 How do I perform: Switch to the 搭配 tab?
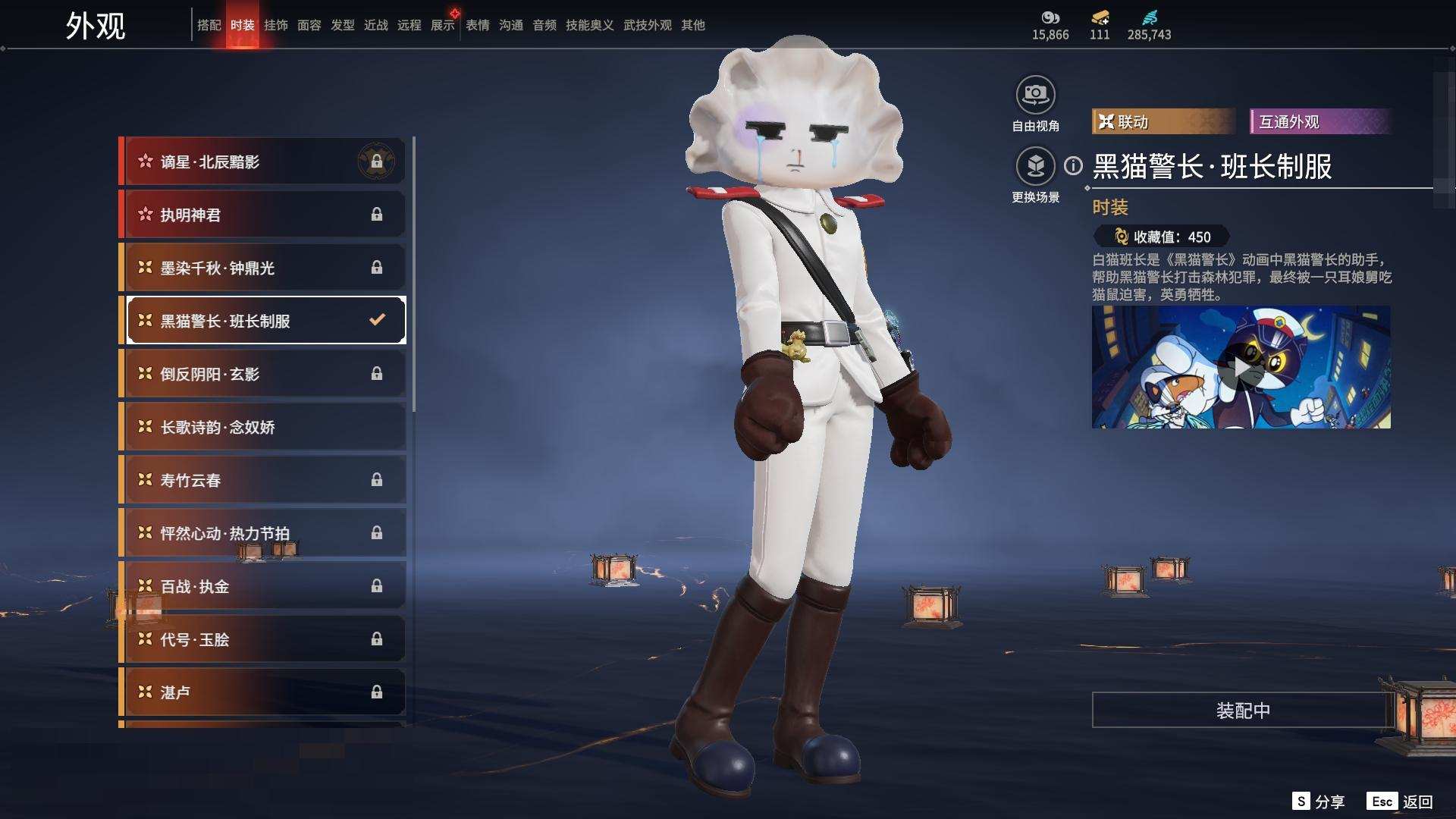[x=209, y=25]
